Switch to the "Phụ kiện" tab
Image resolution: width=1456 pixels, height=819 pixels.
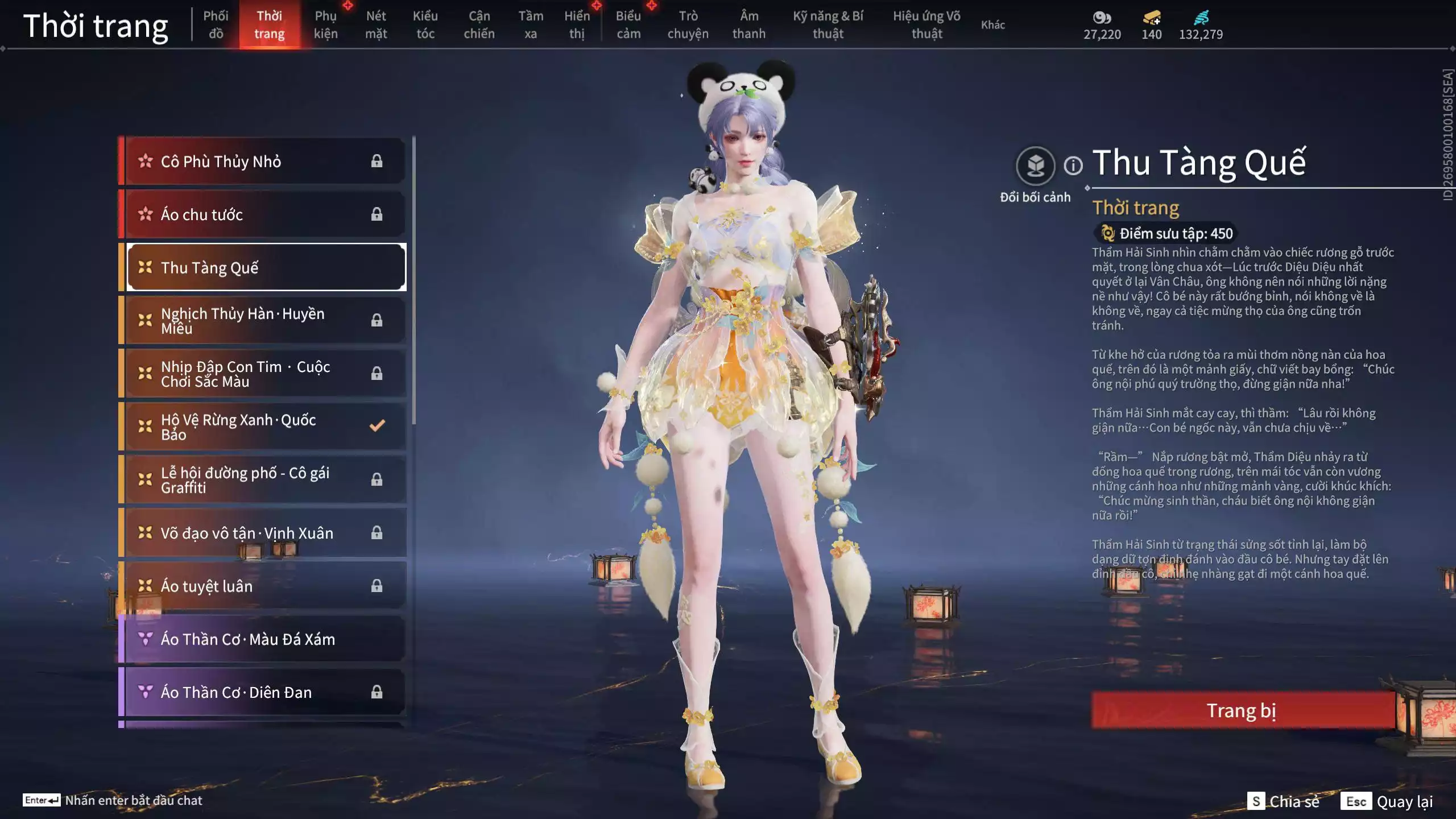[x=327, y=25]
